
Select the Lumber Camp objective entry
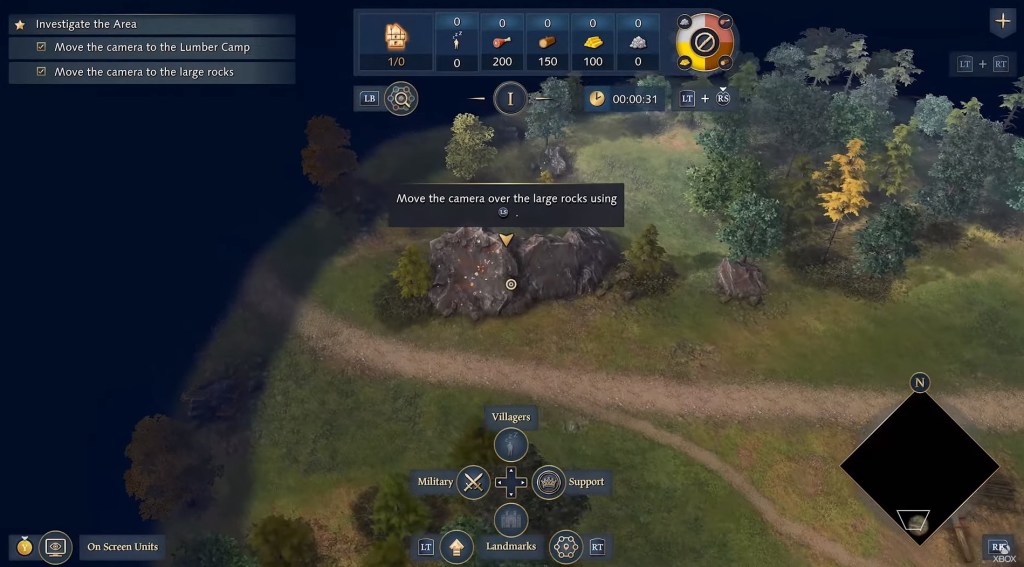click(x=152, y=47)
